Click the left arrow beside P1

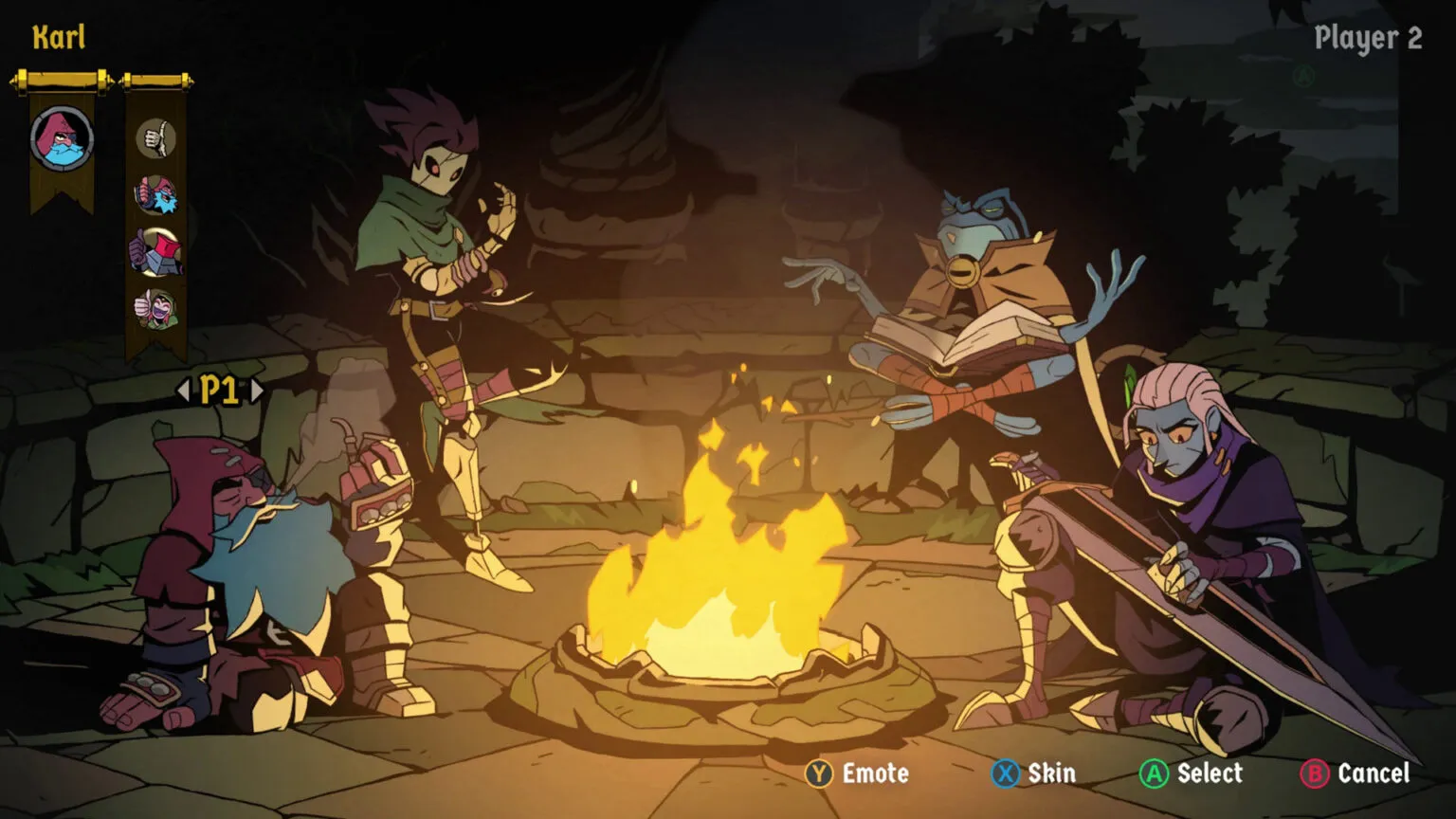(186, 388)
